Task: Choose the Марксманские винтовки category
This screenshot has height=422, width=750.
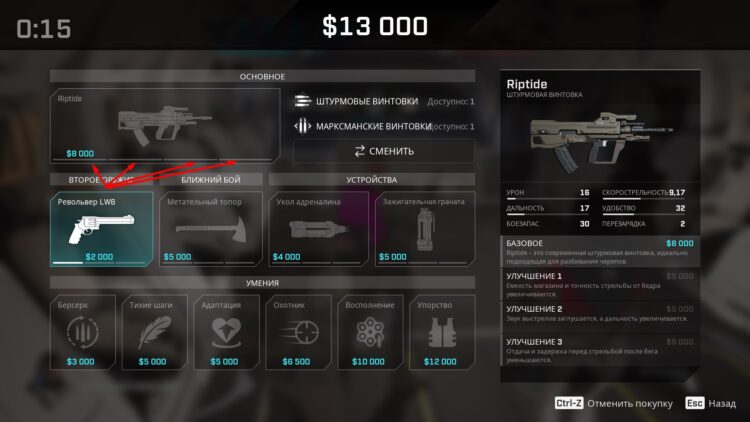Action: coord(383,127)
